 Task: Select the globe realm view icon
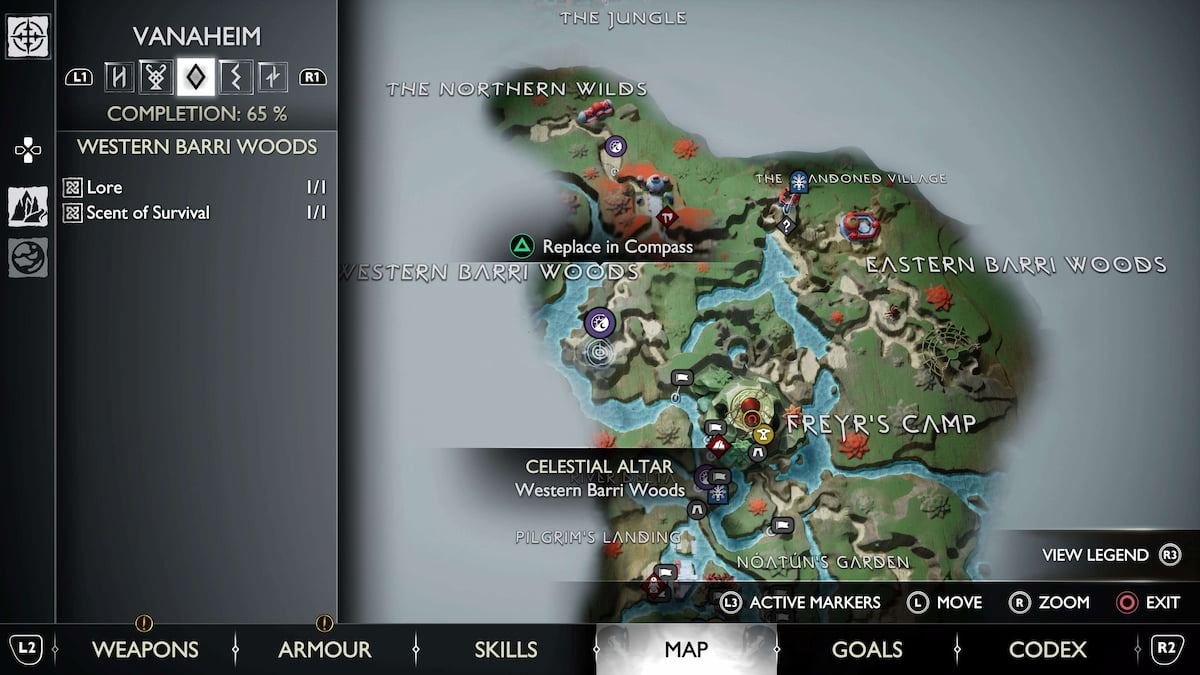[x=28, y=257]
